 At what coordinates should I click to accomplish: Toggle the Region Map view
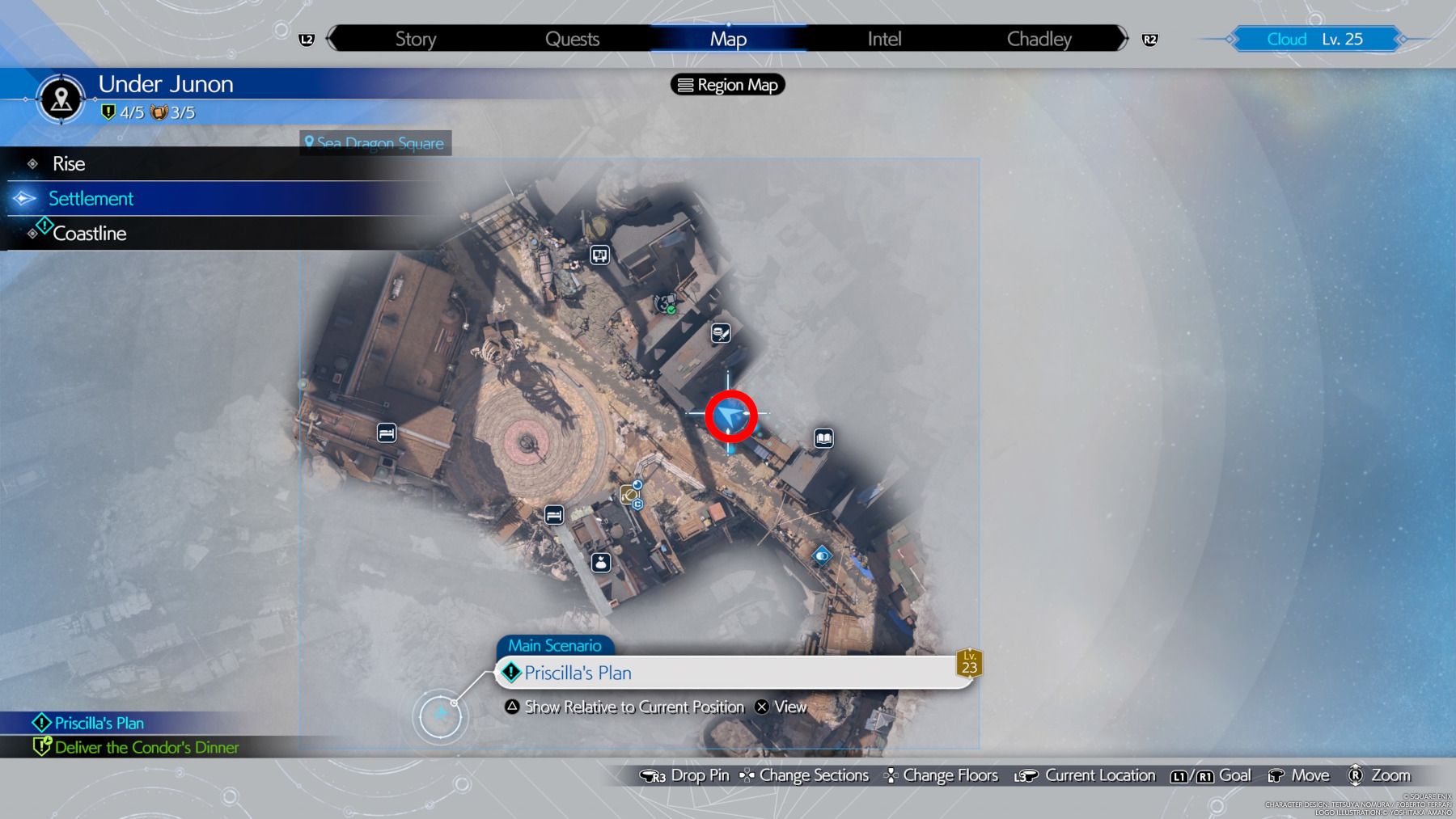pos(726,85)
